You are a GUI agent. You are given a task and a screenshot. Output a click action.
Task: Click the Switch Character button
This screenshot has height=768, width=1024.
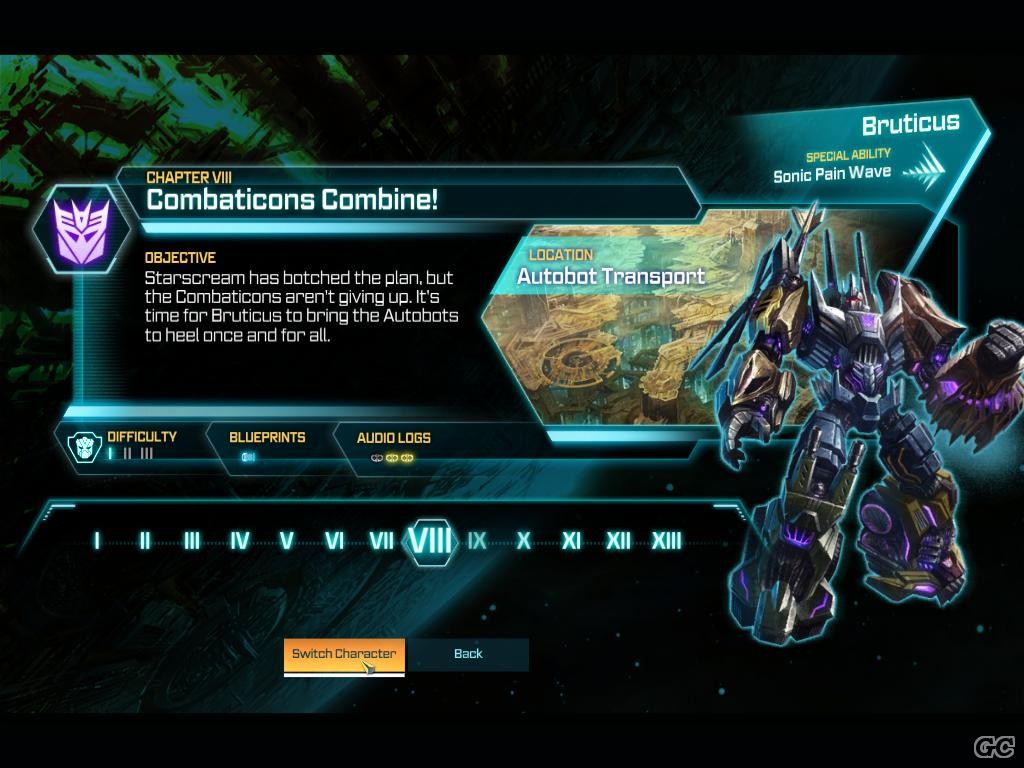point(344,654)
